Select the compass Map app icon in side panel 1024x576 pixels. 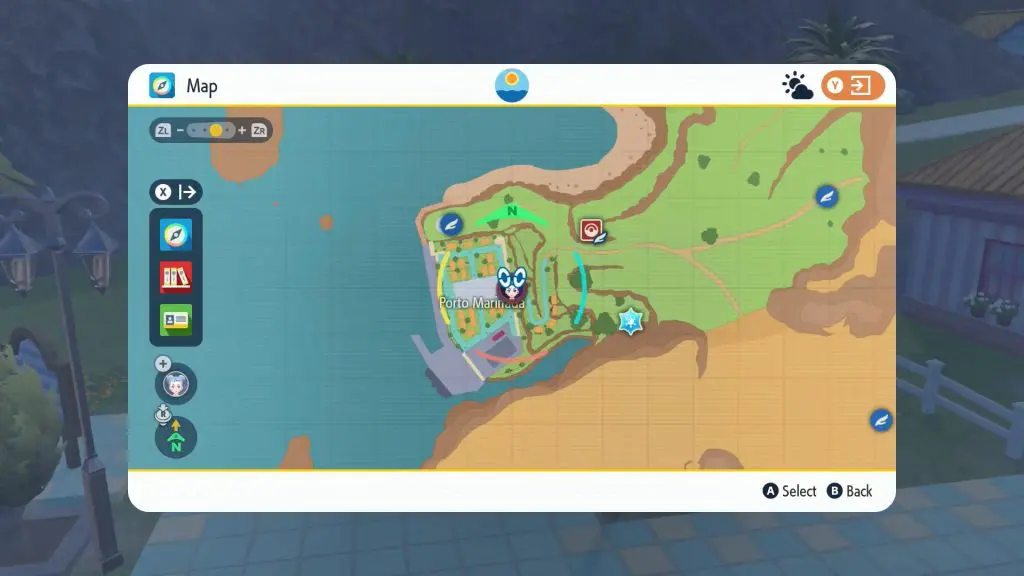click(176, 235)
